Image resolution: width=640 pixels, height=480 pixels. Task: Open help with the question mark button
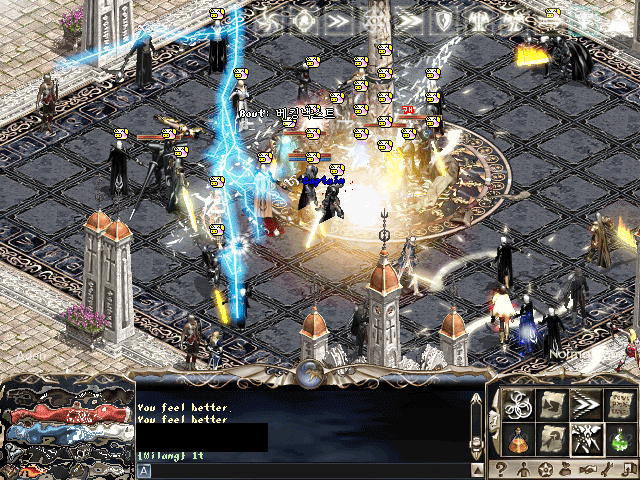[x=500, y=469]
